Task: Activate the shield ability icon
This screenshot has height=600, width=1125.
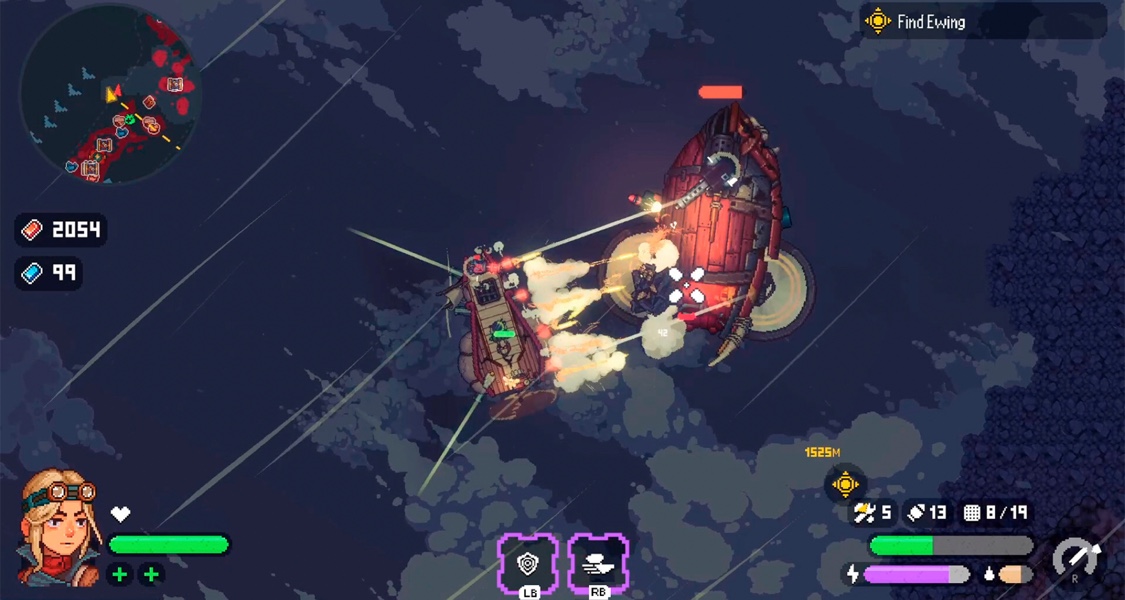Action: pyautogui.click(x=528, y=564)
